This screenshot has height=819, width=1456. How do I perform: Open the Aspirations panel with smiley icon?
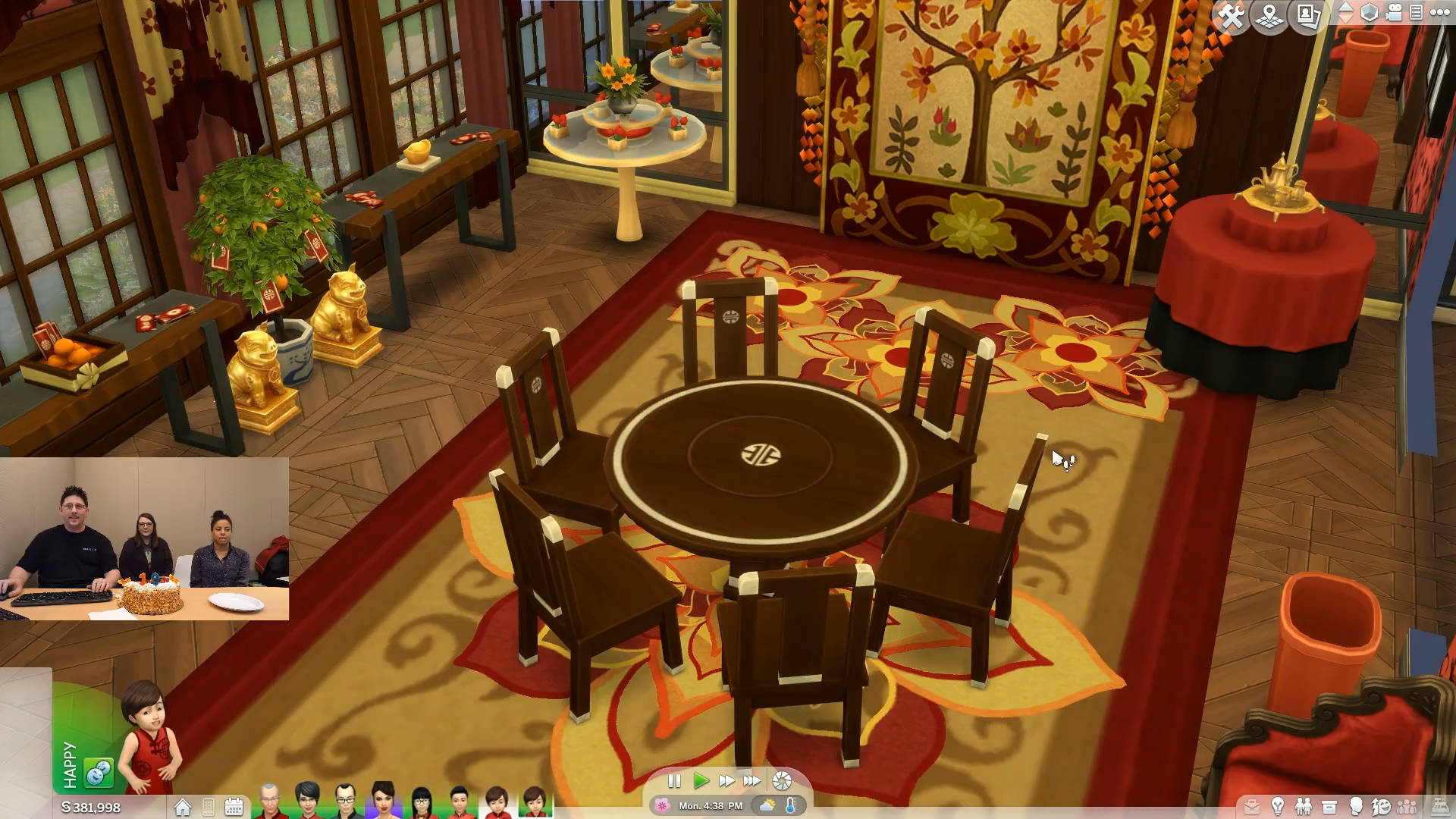1381,806
